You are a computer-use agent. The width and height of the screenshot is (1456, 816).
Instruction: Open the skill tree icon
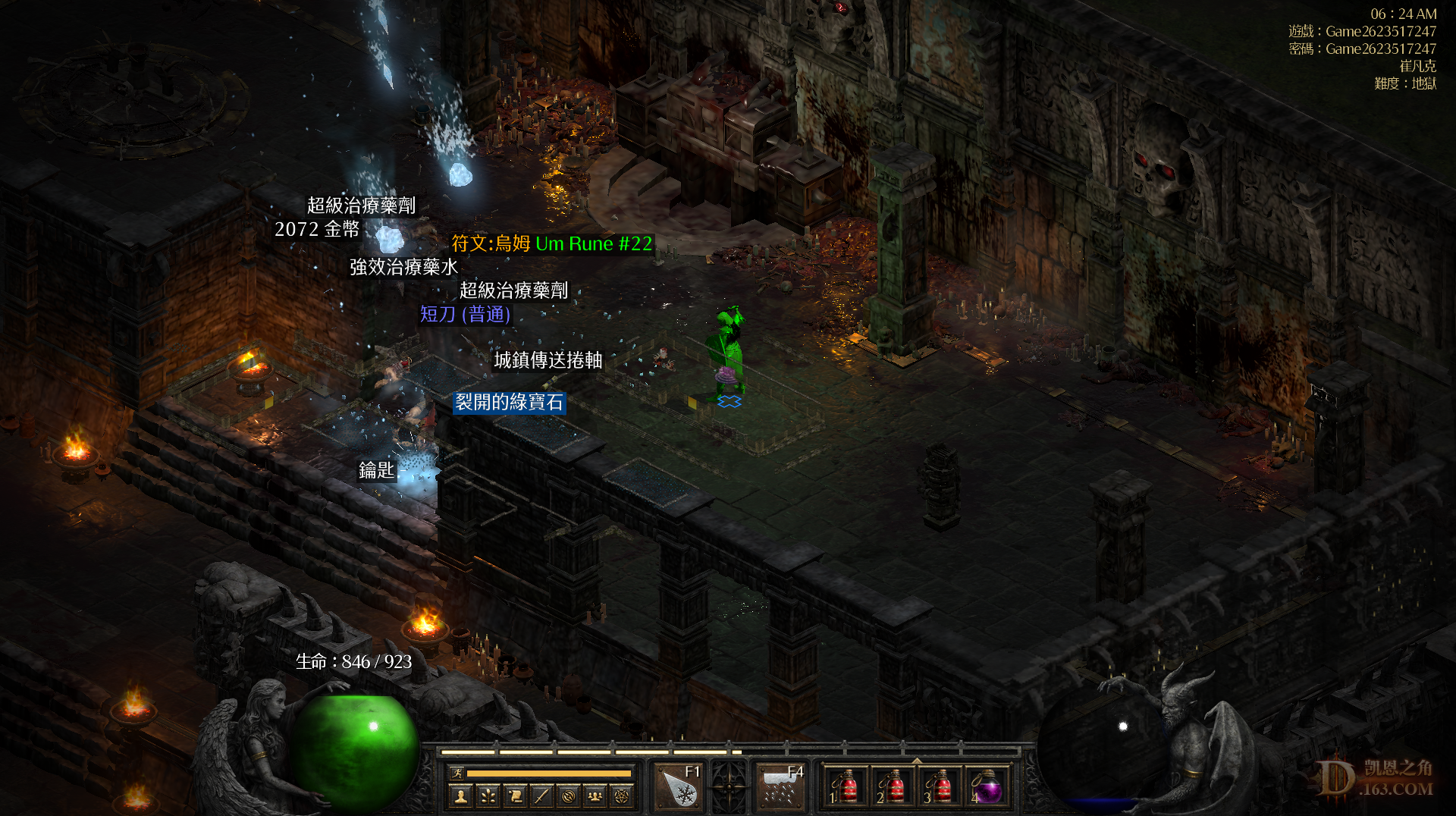click(x=488, y=796)
